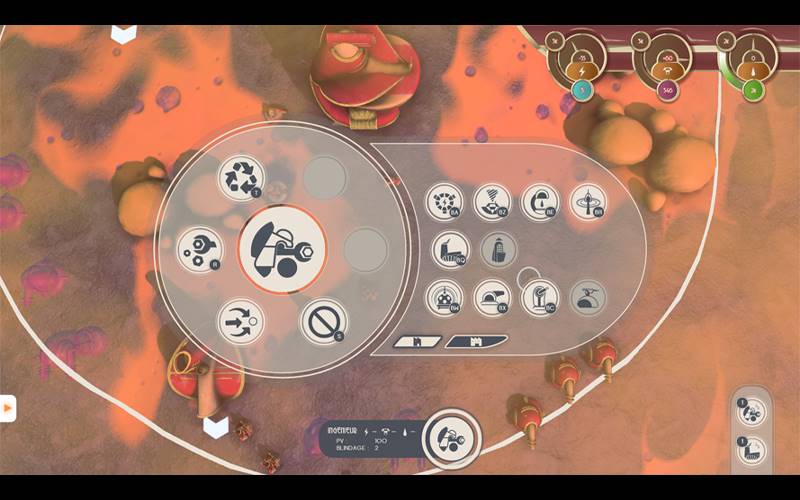Pick the greyed-out turret dome building
The image size is (800, 500).
click(588, 297)
